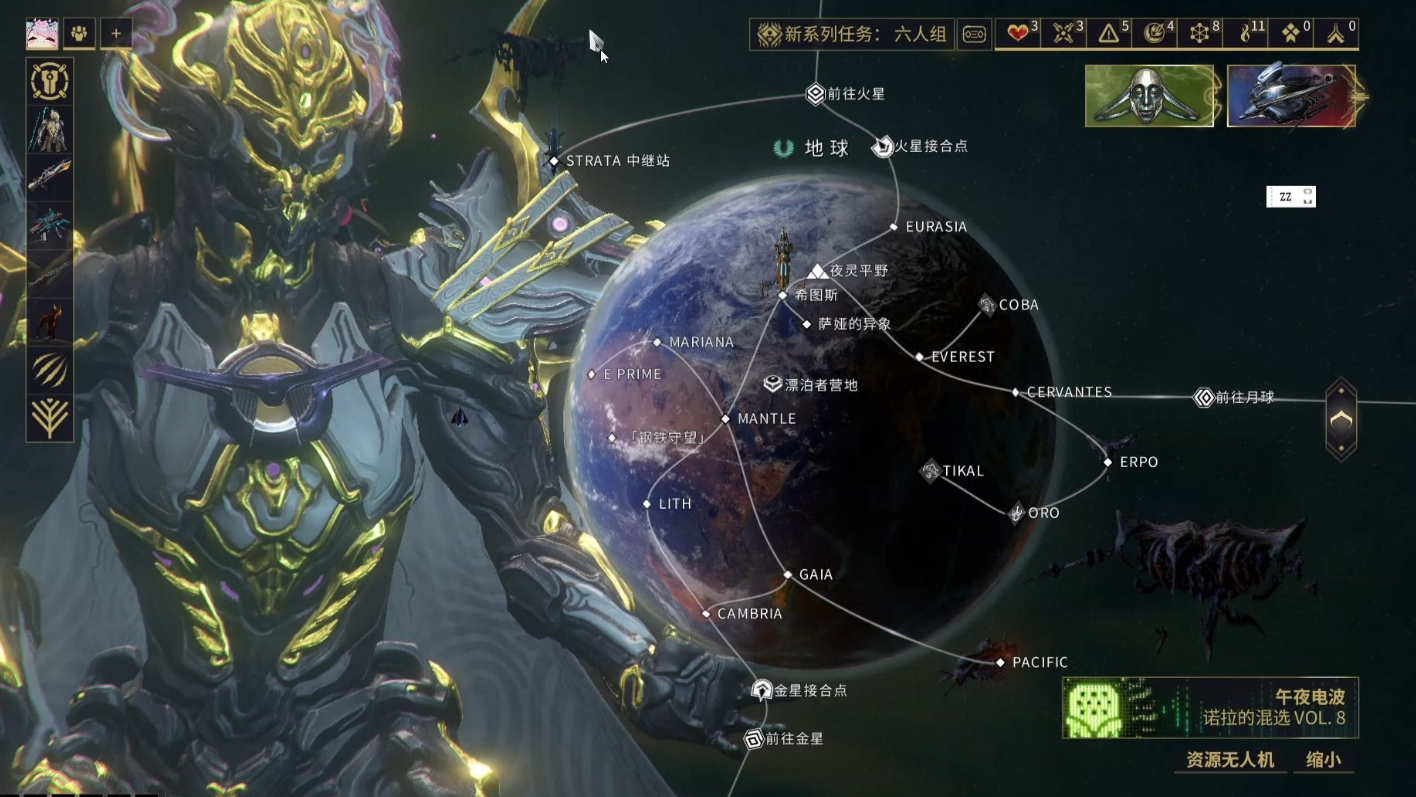Click the focus tree branch icon at sidebar bottom

pos(48,417)
